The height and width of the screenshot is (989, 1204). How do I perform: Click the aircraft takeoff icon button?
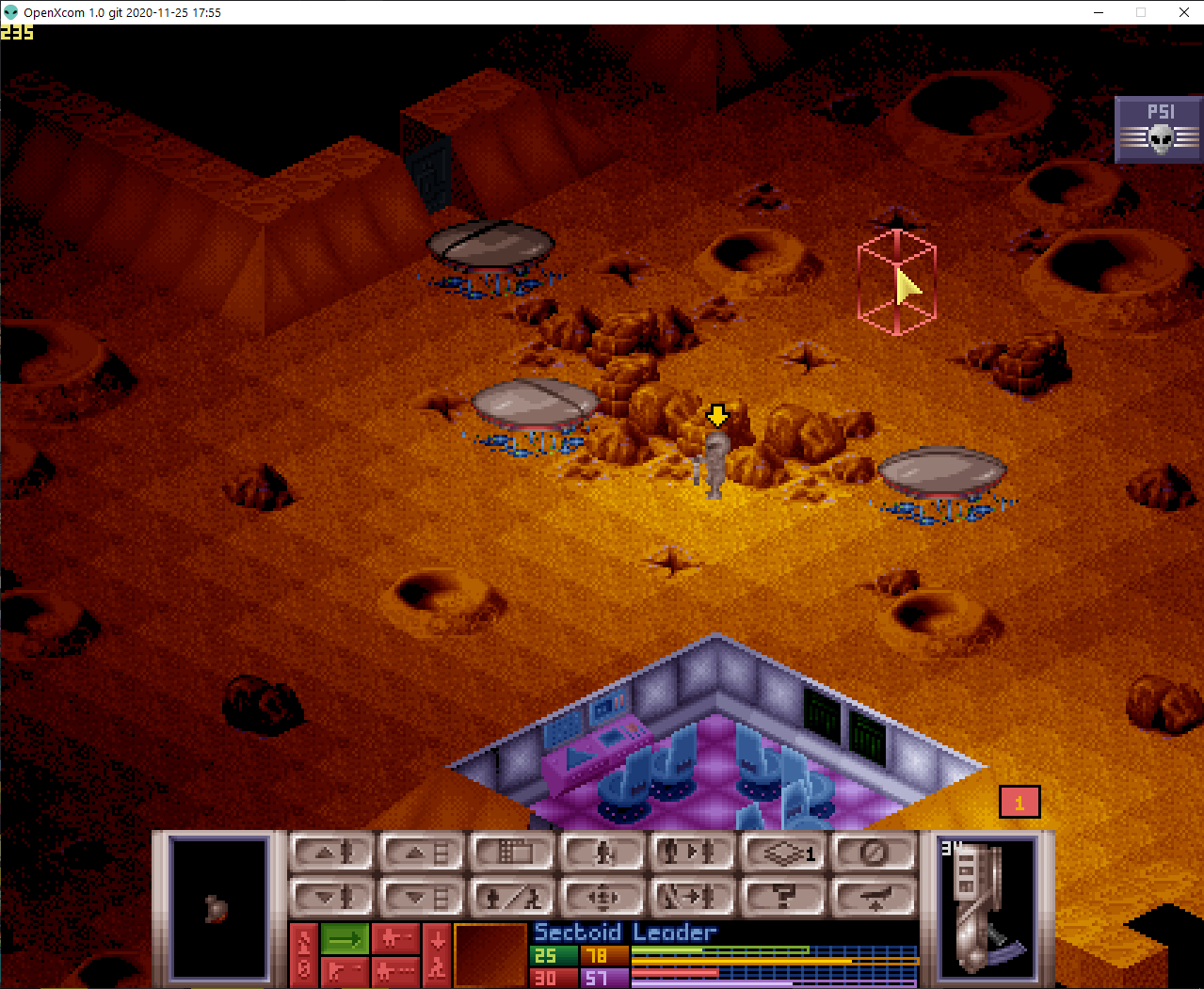tap(872, 897)
